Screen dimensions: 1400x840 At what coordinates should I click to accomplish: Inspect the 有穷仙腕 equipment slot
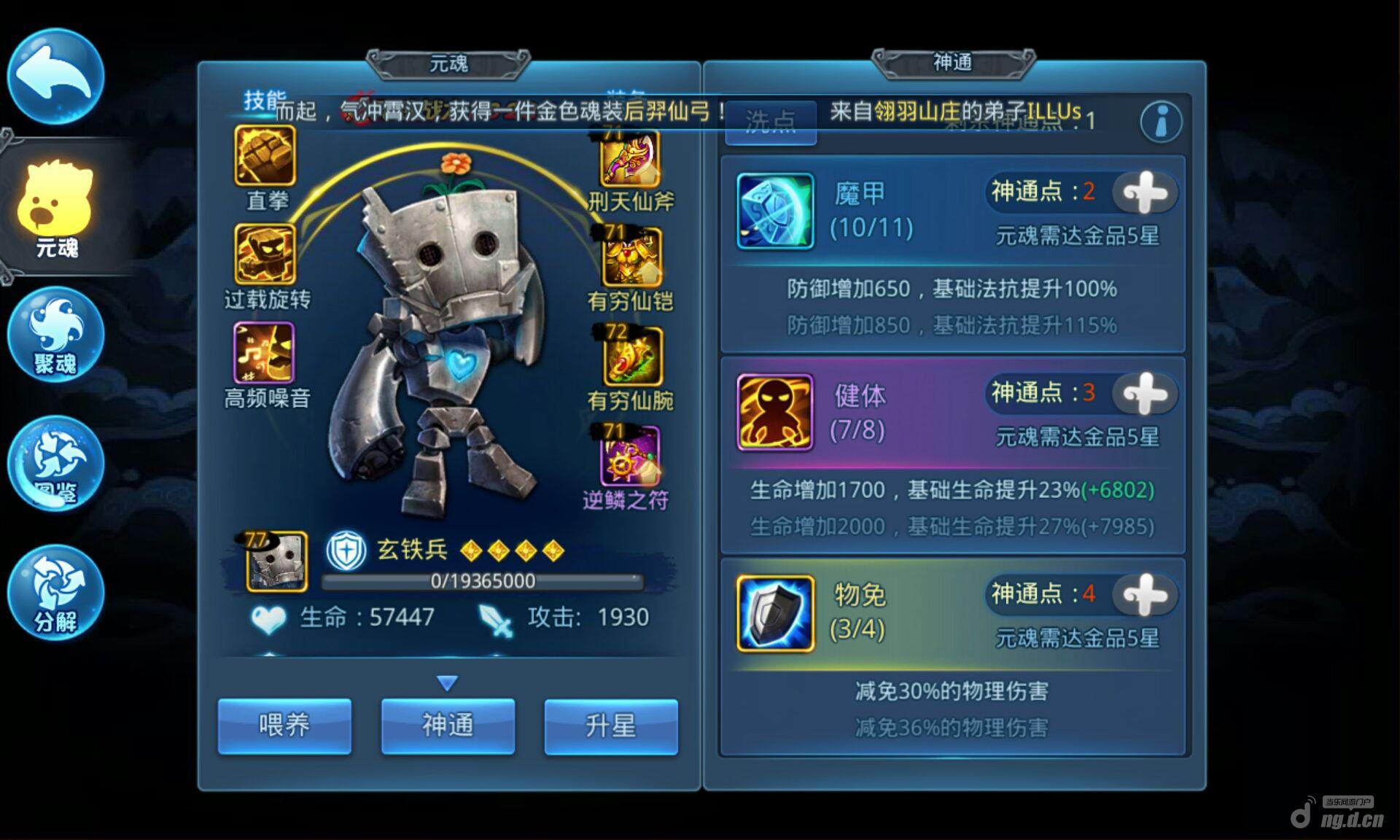pyautogui.click(x=632, y=356)
